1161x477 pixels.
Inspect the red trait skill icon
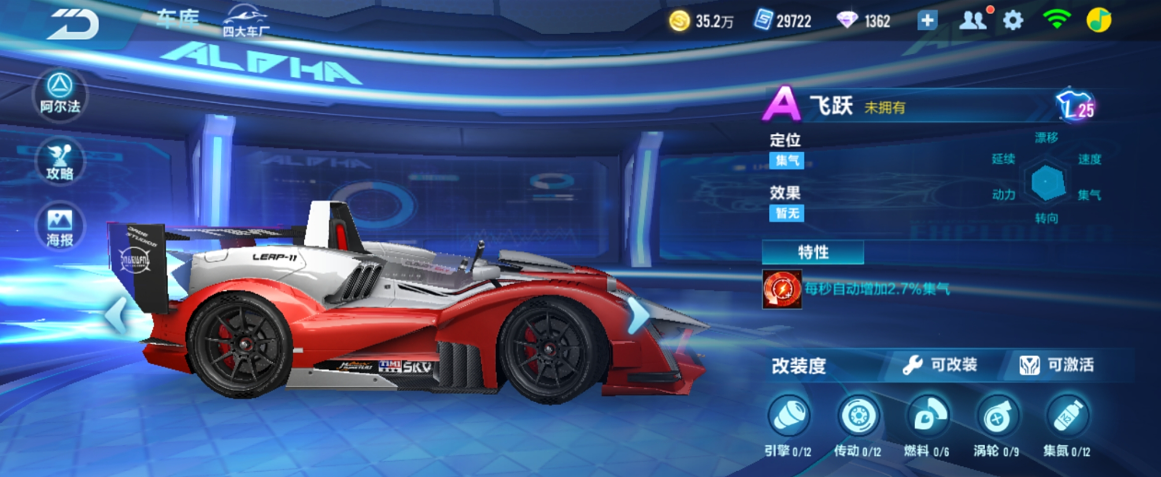(782, 289)
